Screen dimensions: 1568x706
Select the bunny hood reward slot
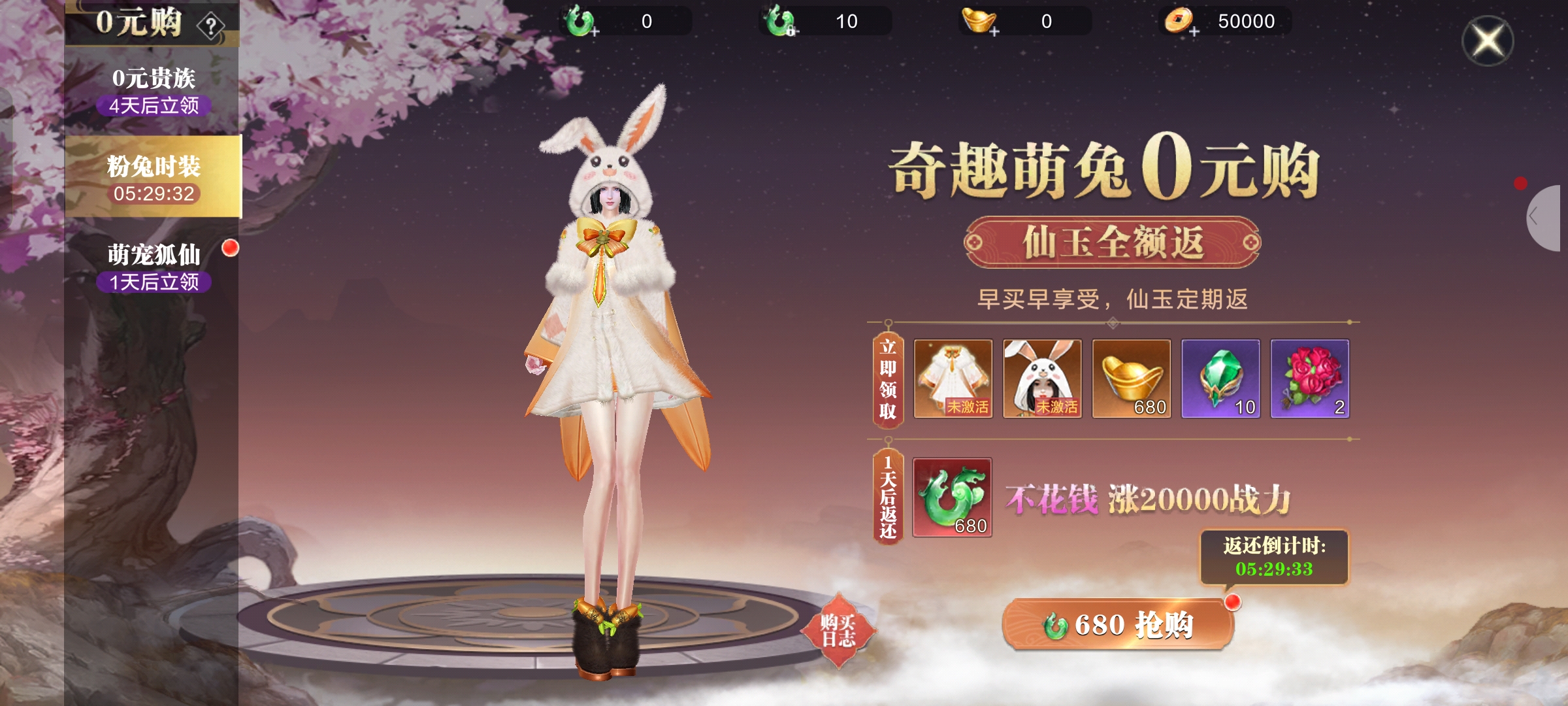[x=1042, y=378]
